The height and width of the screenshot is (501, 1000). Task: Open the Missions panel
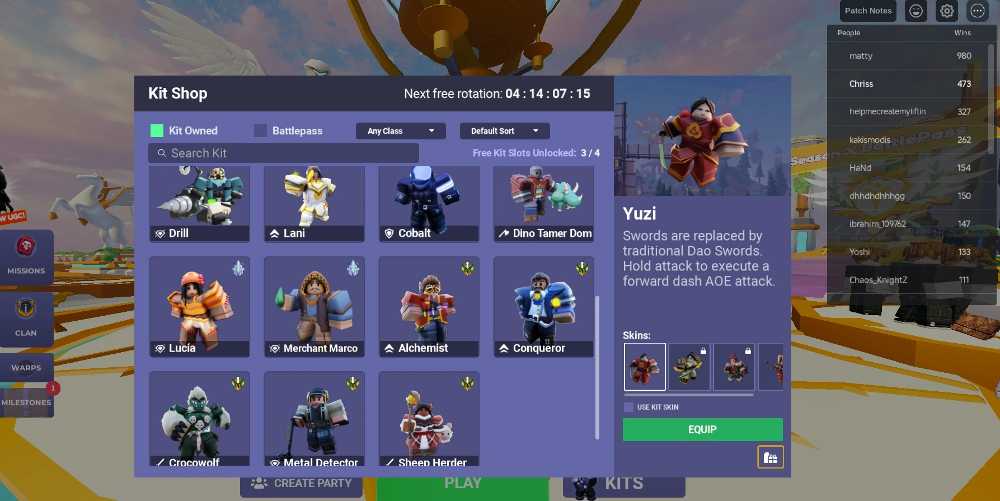click(x=26, y=255)
